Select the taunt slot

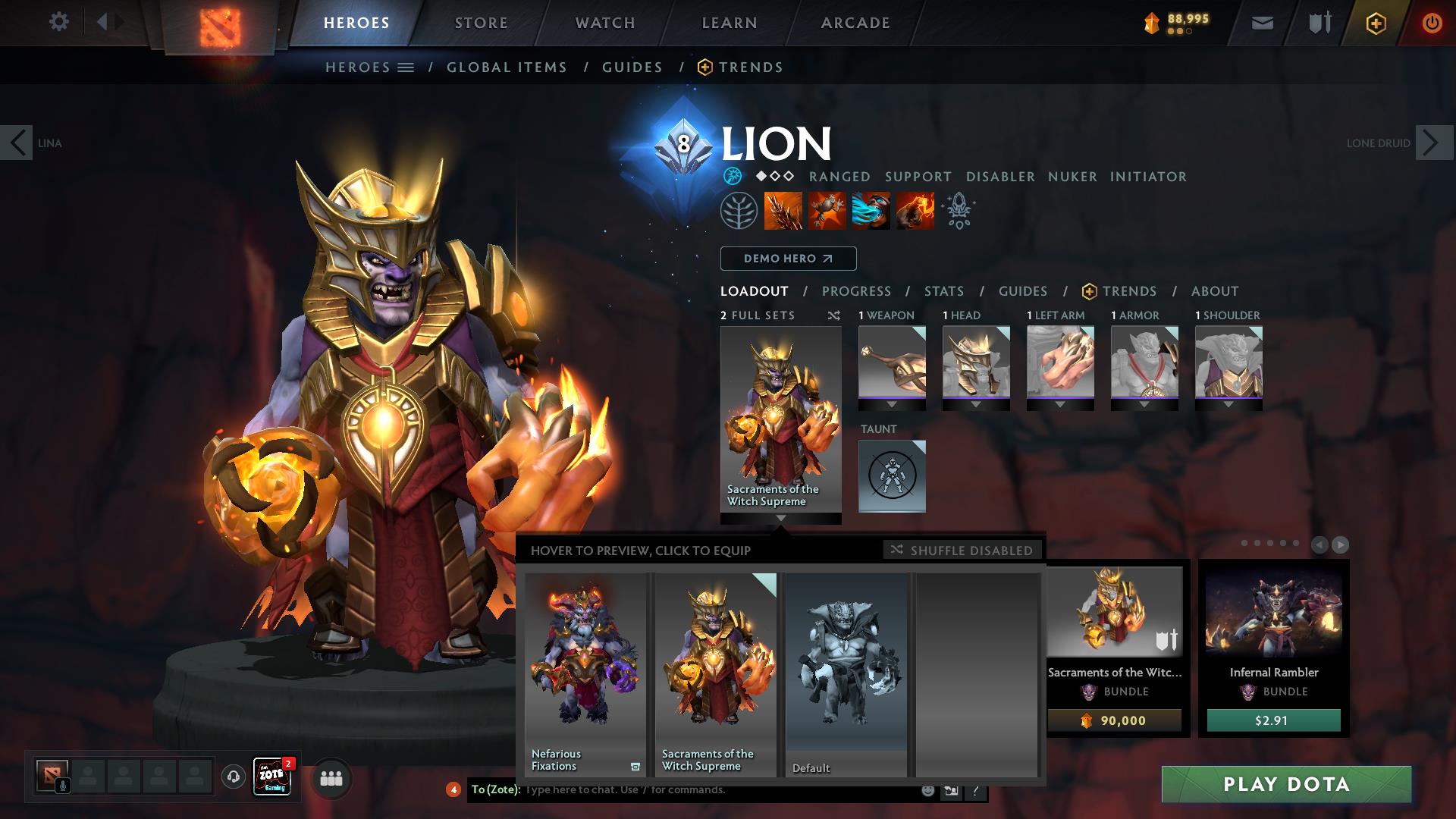point(892,475)
